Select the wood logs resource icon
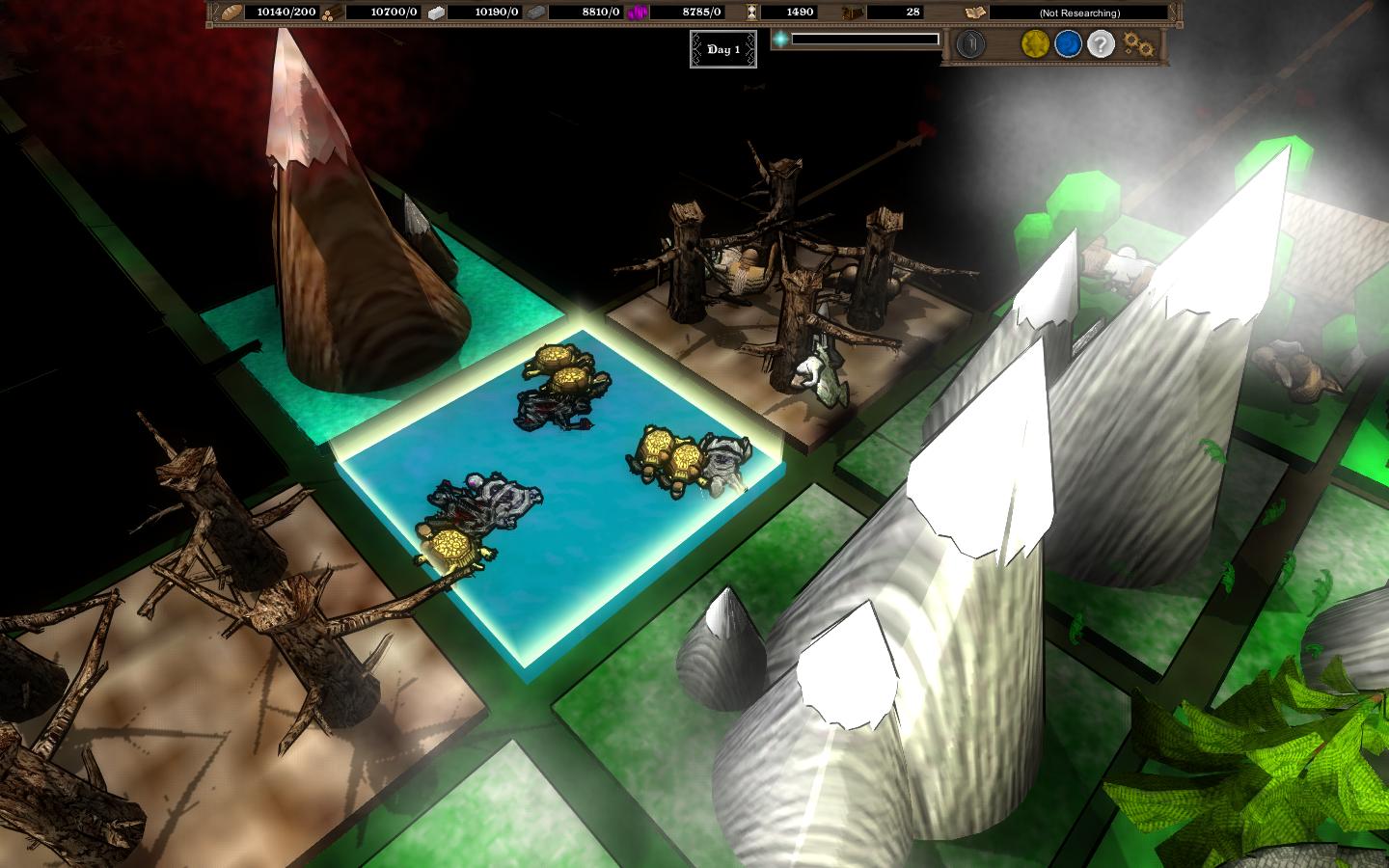The width and height of the screenshot is (1389, 868). pos(332,13)
